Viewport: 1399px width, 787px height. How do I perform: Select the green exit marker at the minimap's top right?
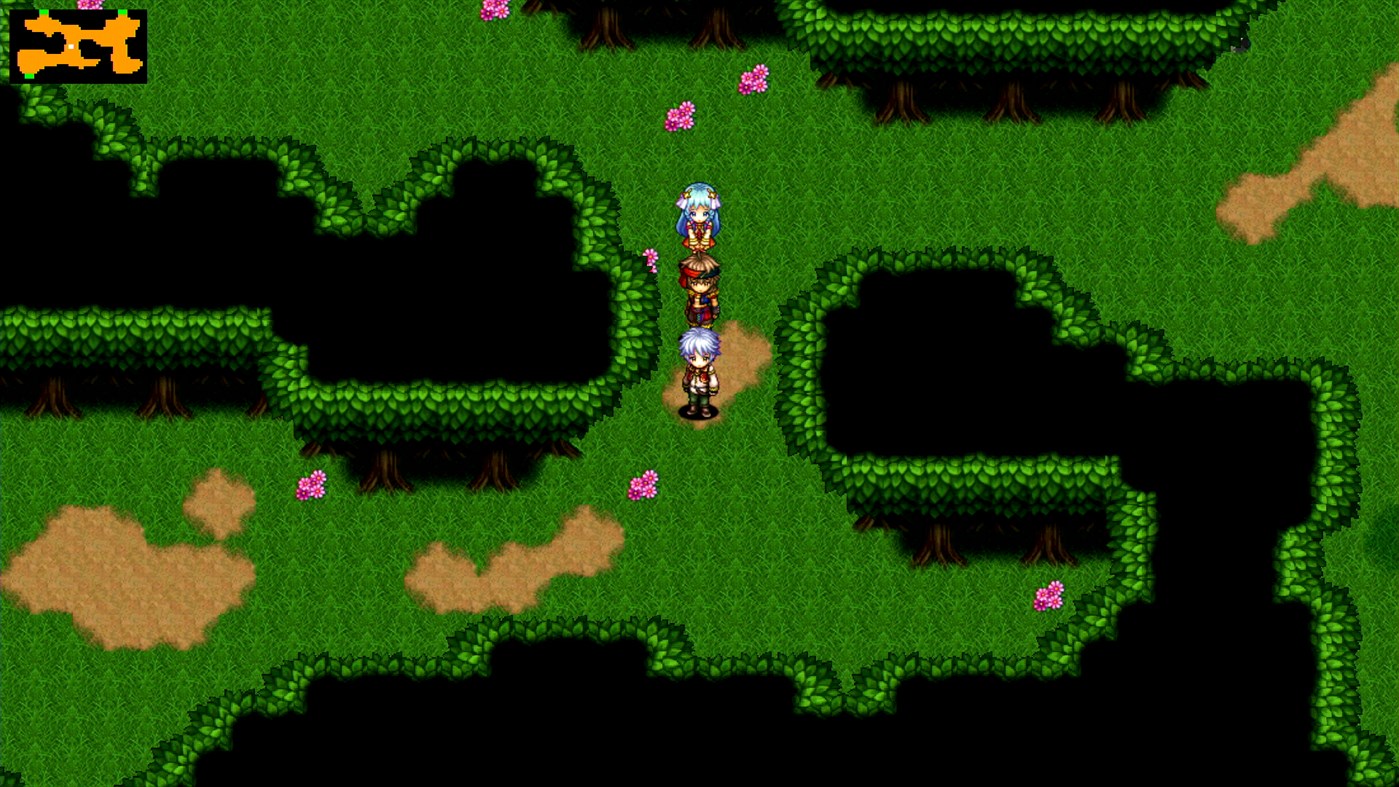pyautogui.click(x=123, y=12)
